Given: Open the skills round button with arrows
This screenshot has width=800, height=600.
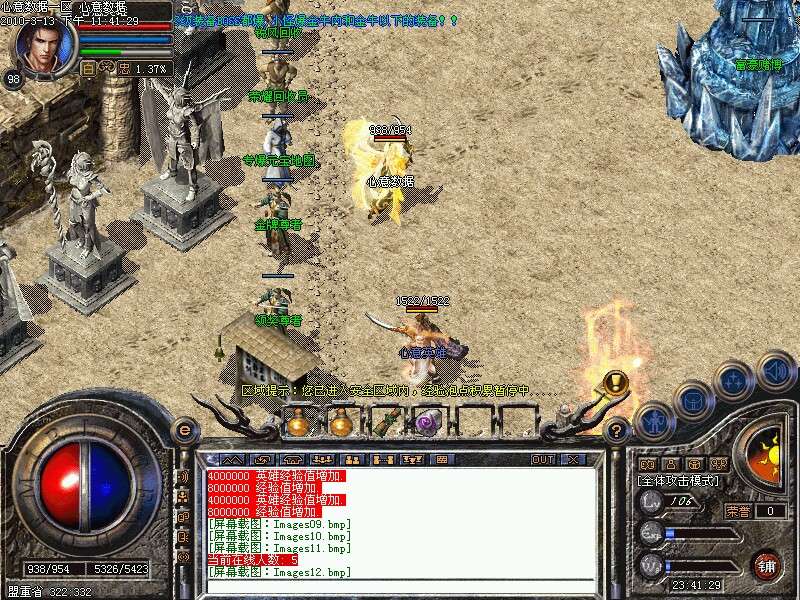Looking at the screenshot, I should (735, 381).
